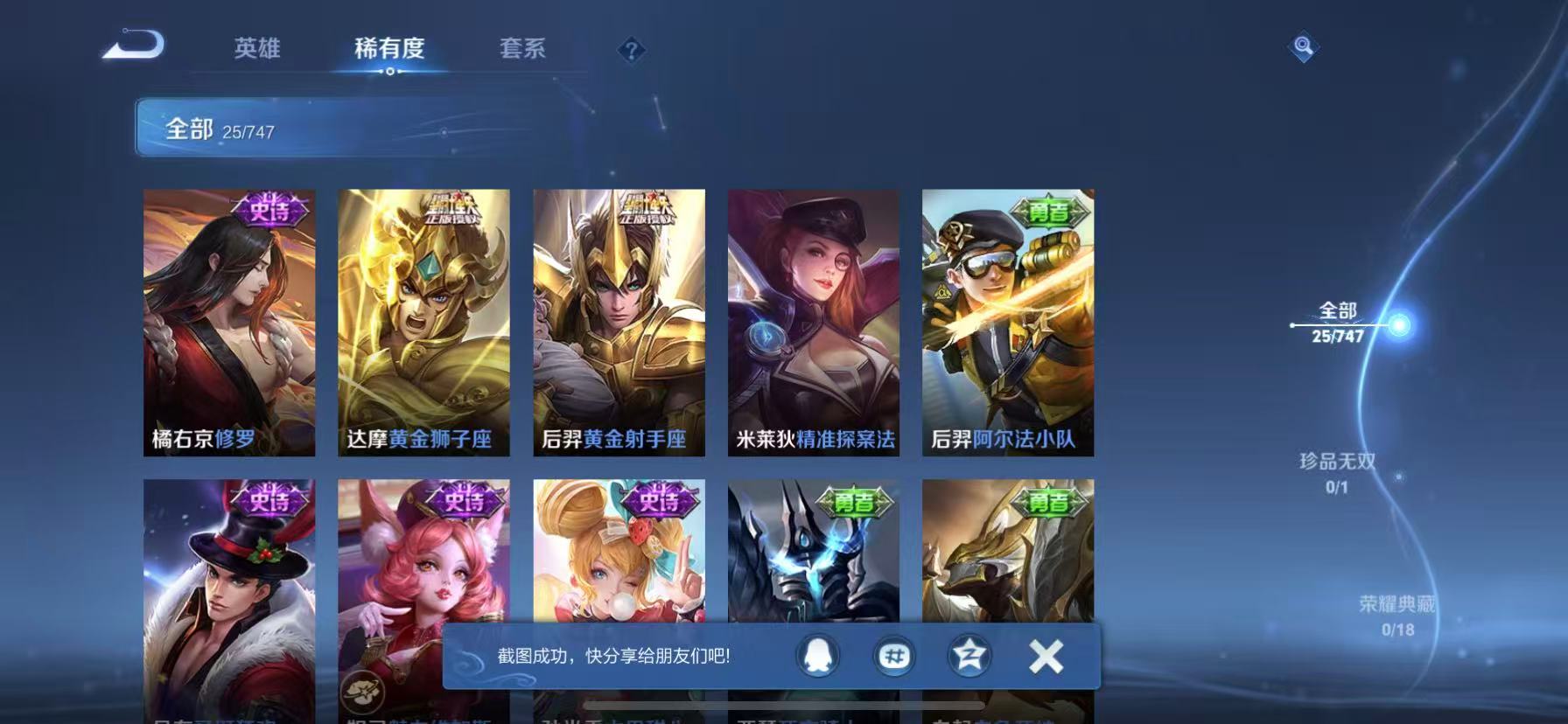Jump to 荣耀典藏 category on the right
Viewport: 1568px width, 724px height.
click(x=1401, y=602)
